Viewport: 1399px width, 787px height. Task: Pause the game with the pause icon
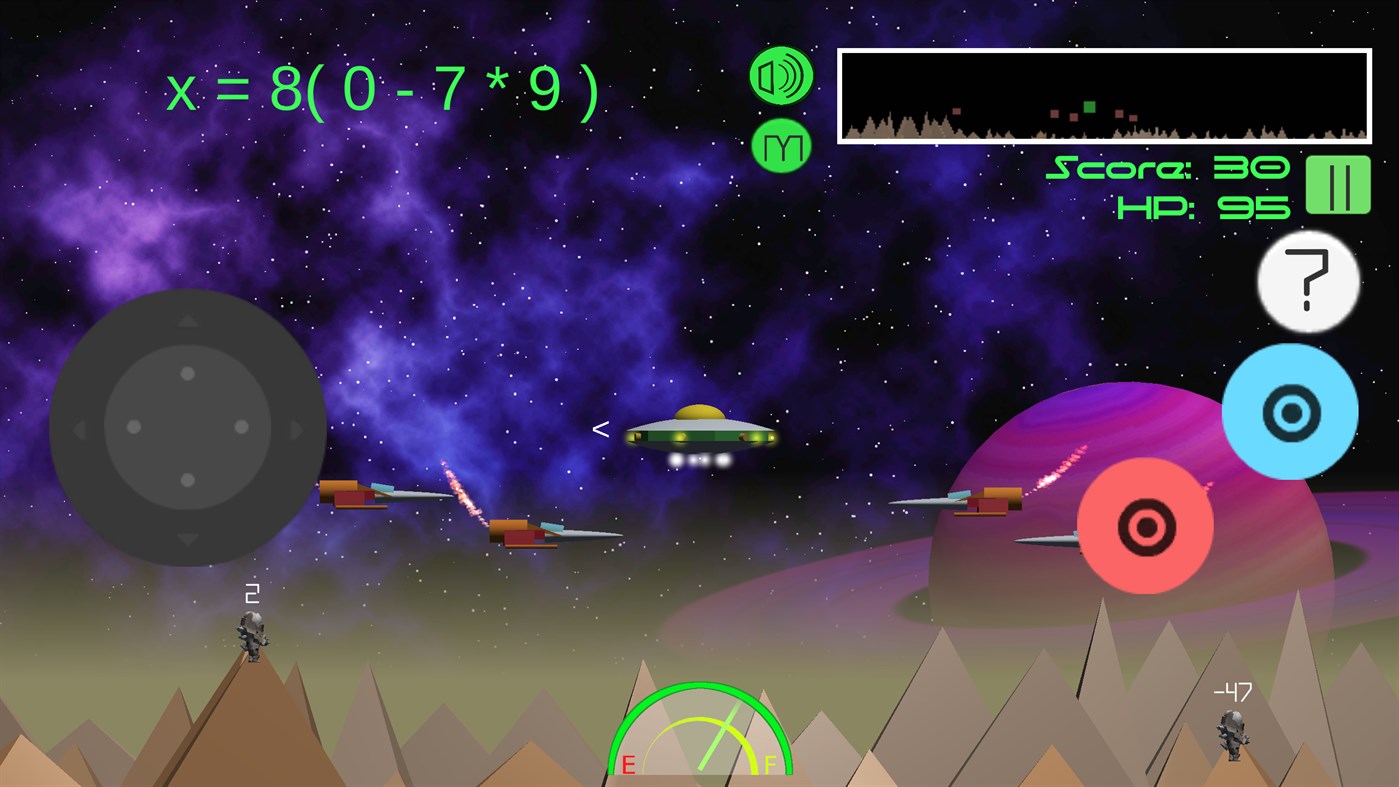(x=1338, y=185)
